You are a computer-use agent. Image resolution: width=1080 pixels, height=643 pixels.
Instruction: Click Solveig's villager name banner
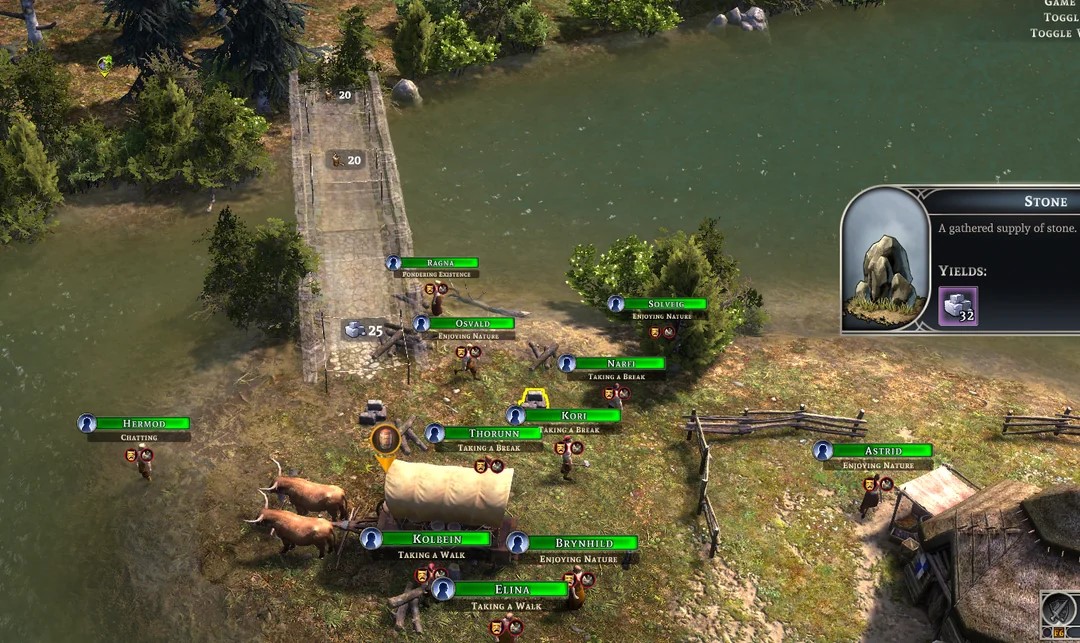pos(664,304)
